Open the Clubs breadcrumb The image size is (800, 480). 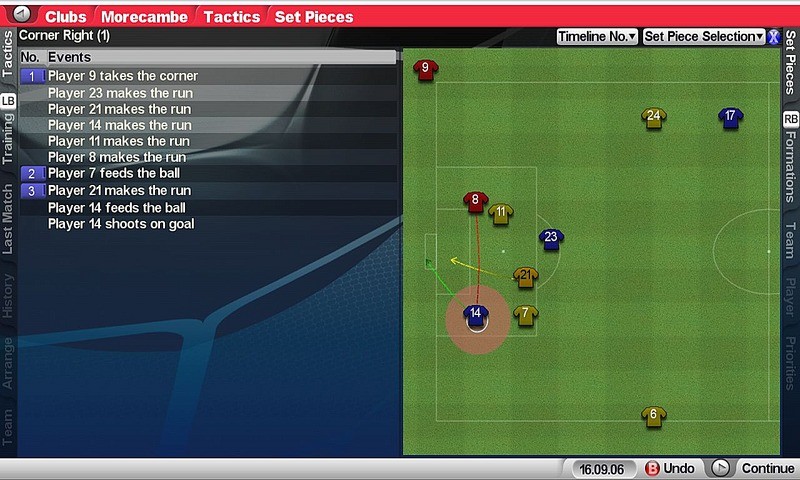66,16
